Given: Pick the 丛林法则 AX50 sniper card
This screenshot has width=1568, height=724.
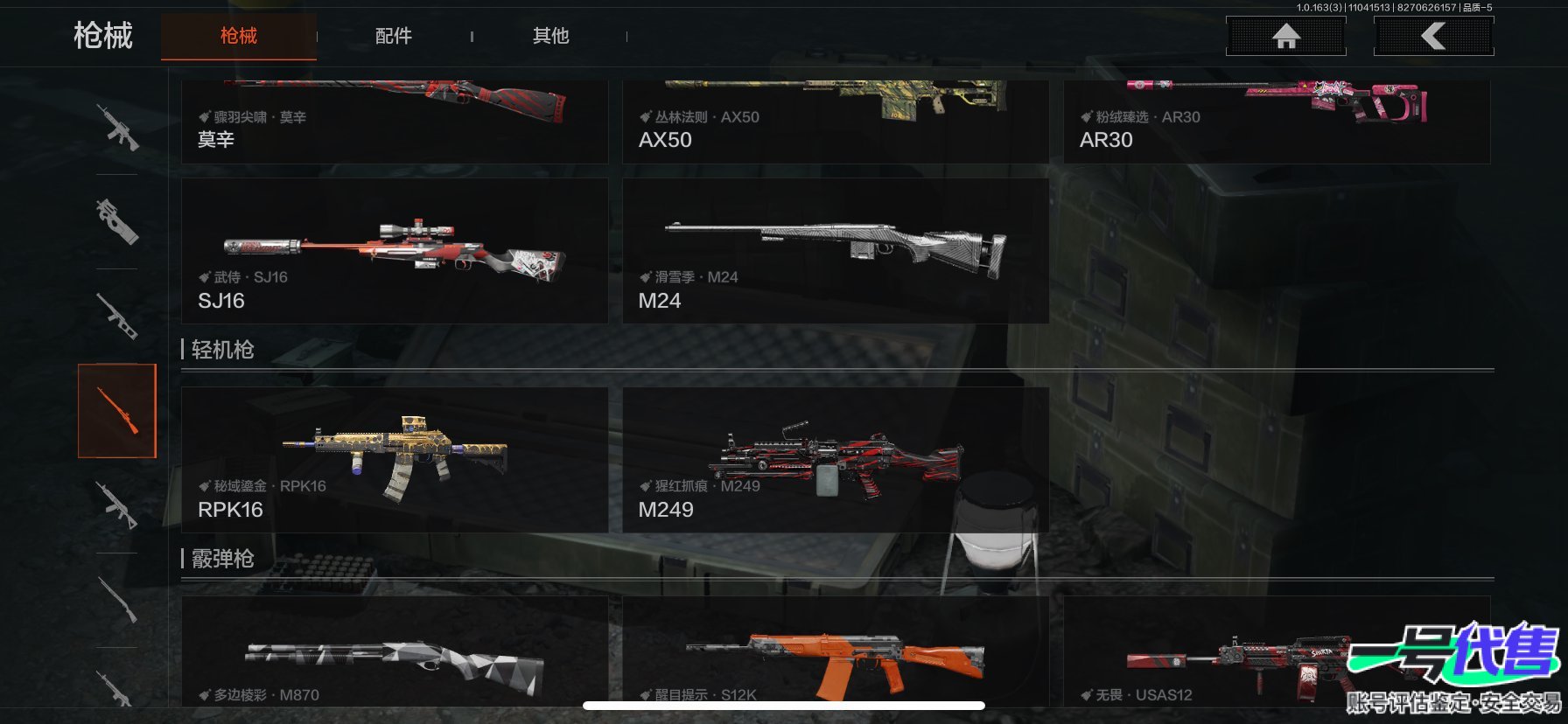Looking at the screenshot, I should pyautogui.click(x=835, y=121).
